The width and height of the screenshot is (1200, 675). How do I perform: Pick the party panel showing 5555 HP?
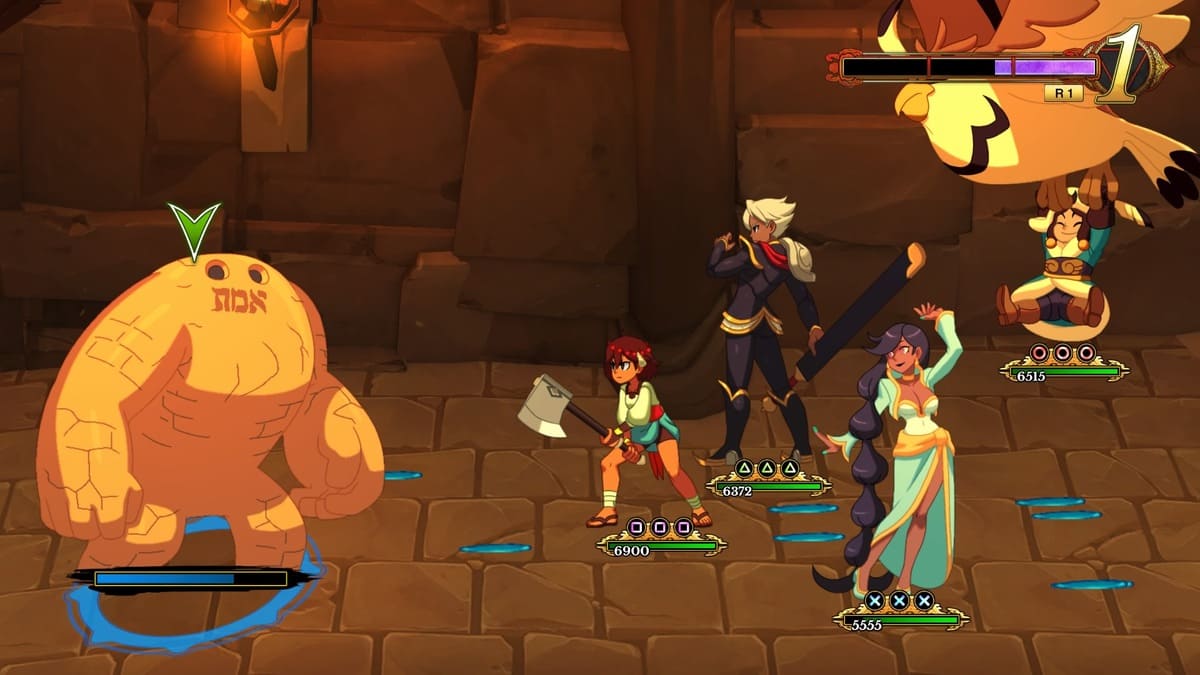900,613
